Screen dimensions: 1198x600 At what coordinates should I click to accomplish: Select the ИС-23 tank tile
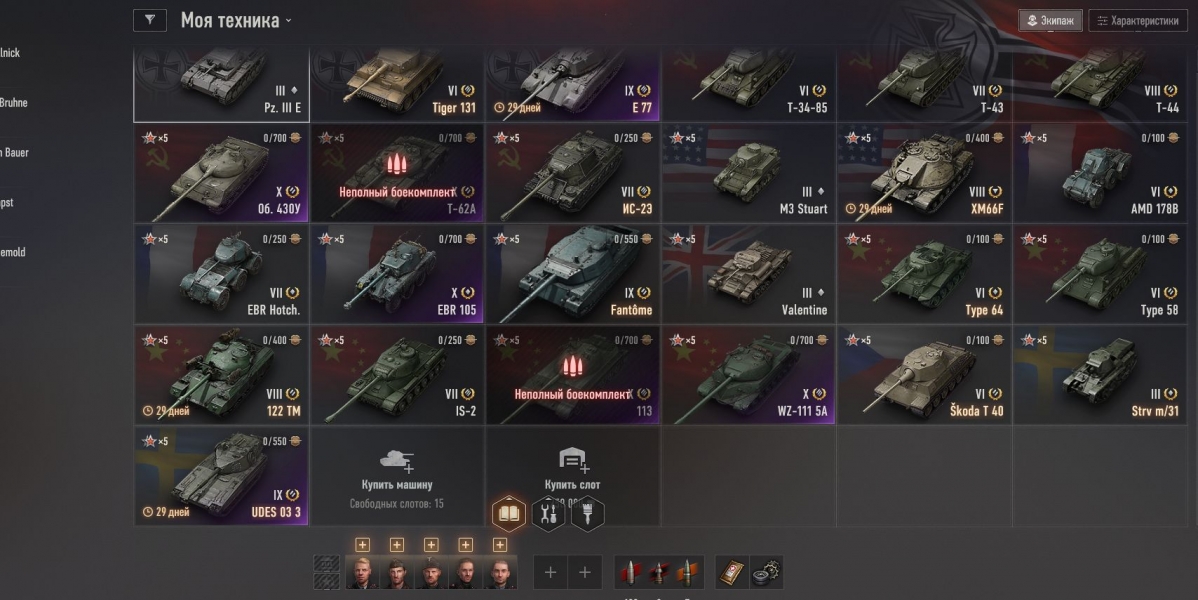coord(573,174)
